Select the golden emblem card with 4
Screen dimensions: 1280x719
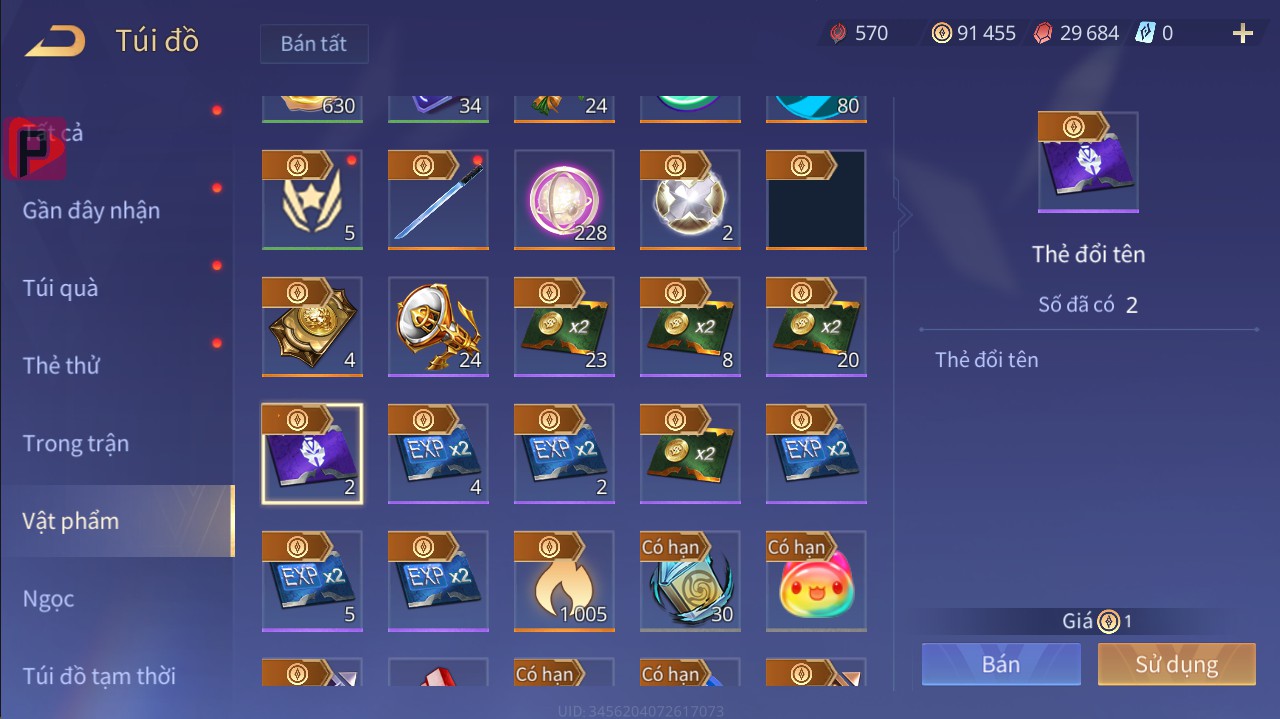(312, 327)
